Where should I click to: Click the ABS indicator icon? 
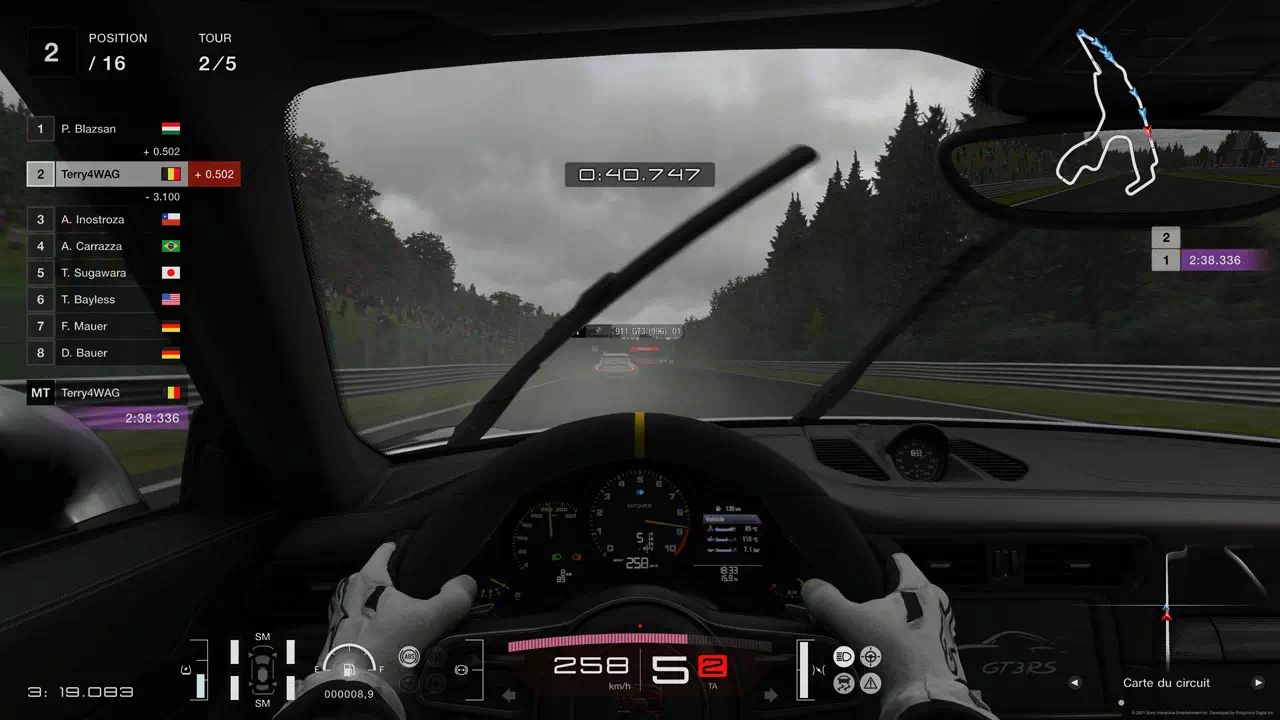tap(408, 657)
